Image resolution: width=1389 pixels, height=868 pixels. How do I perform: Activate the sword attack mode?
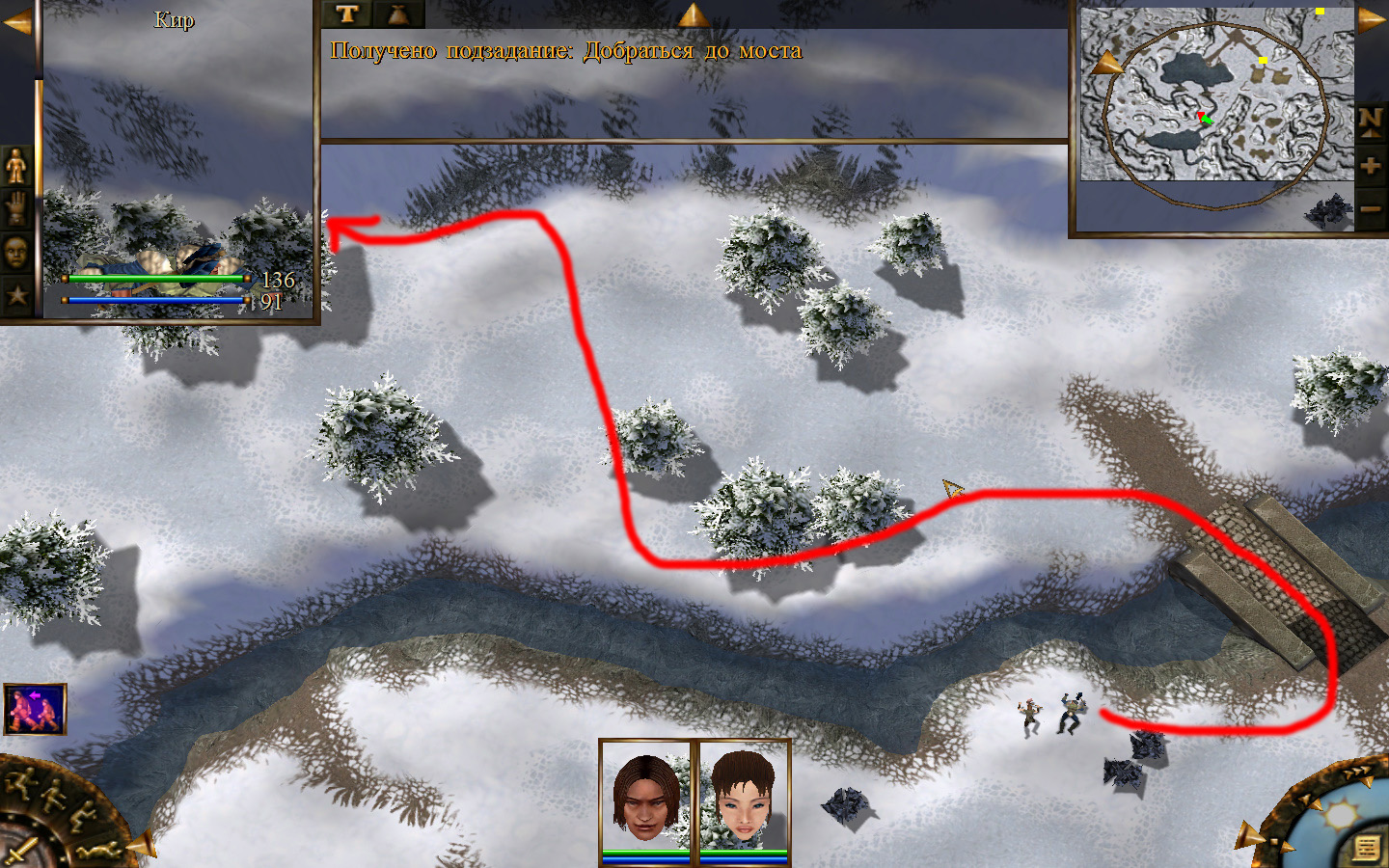tap(21, 851)
